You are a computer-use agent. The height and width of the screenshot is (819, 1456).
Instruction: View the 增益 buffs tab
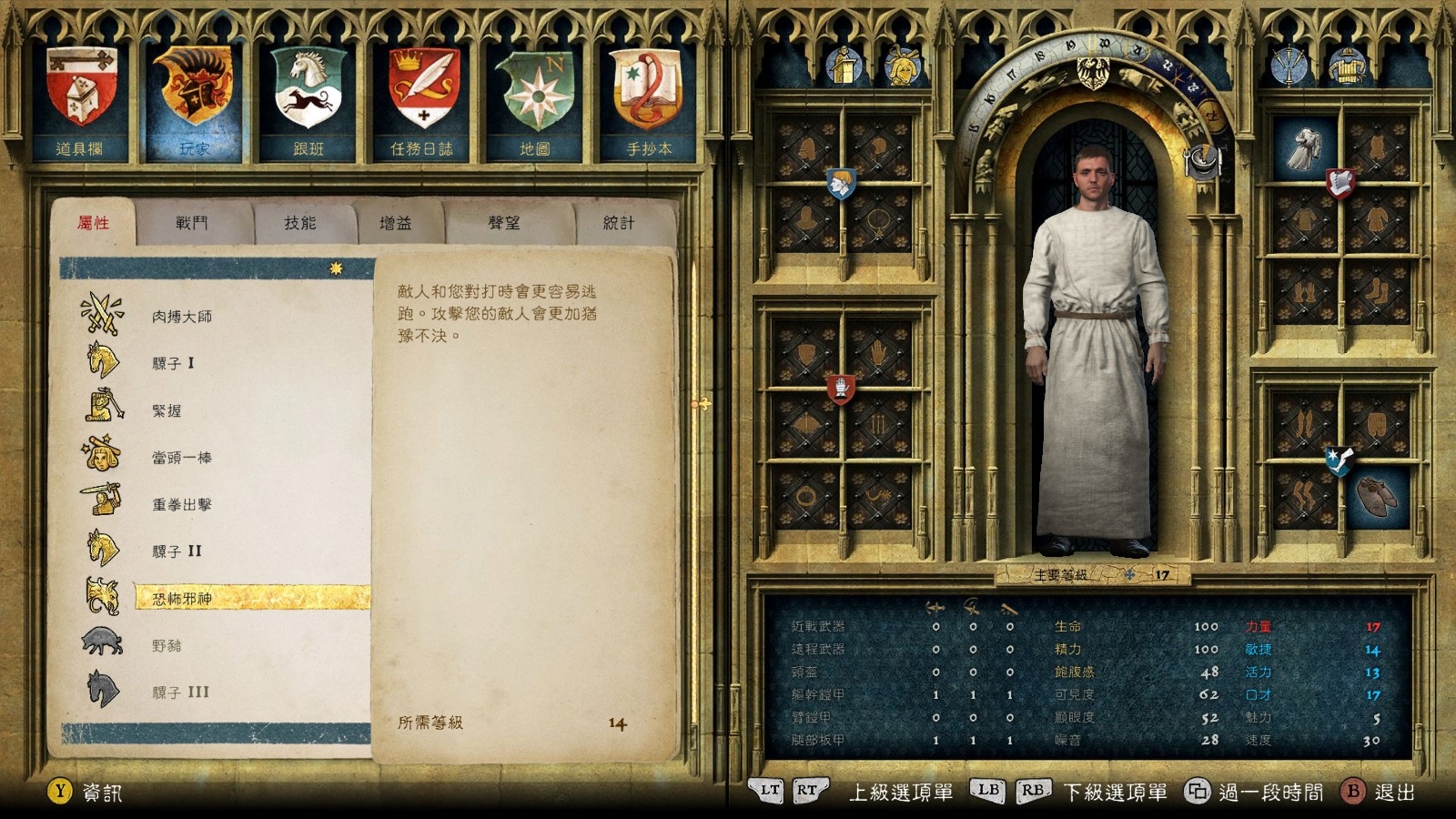click(x=396, y=223)
